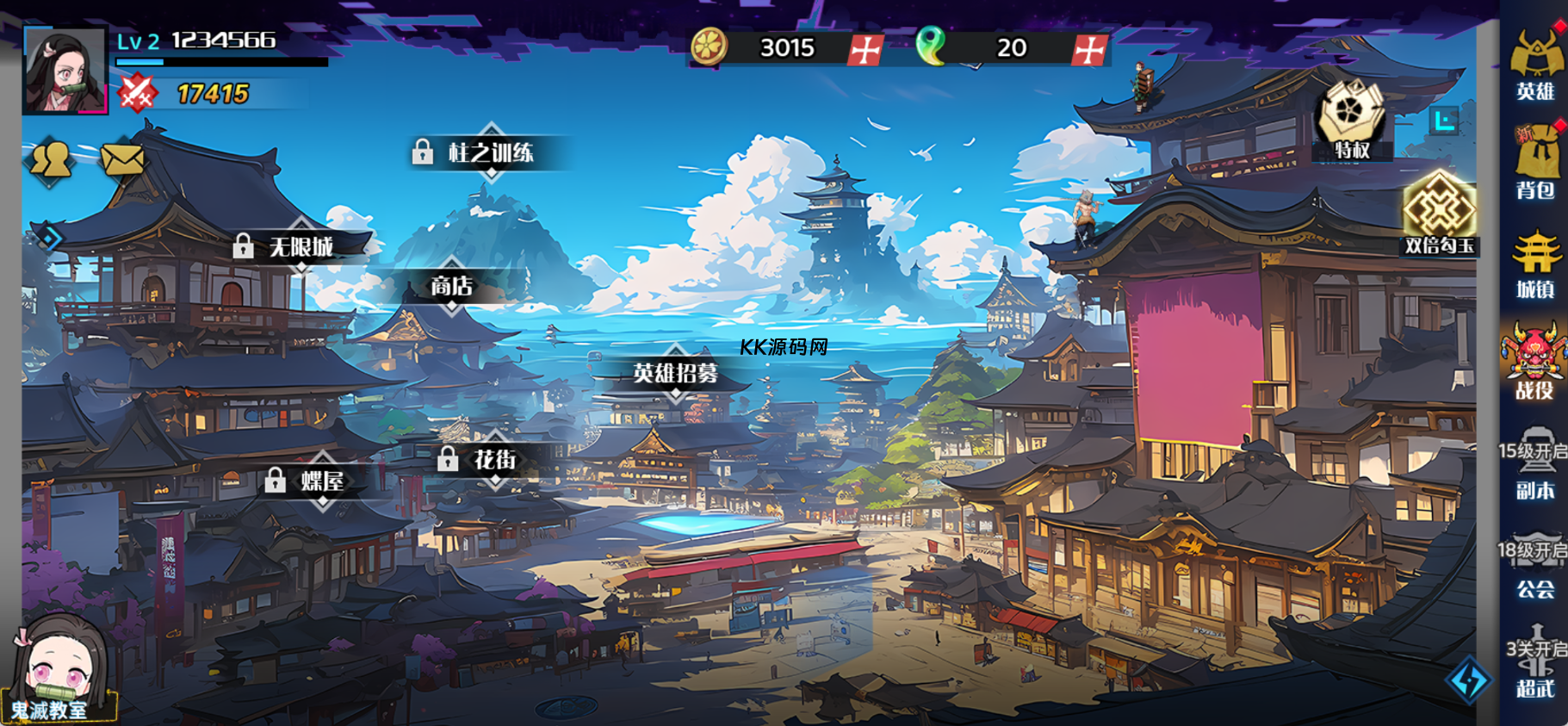This screenshot has height=726, width=1568.
Task: Open the 英雄 heroes menu
Action: [1535, 65]
